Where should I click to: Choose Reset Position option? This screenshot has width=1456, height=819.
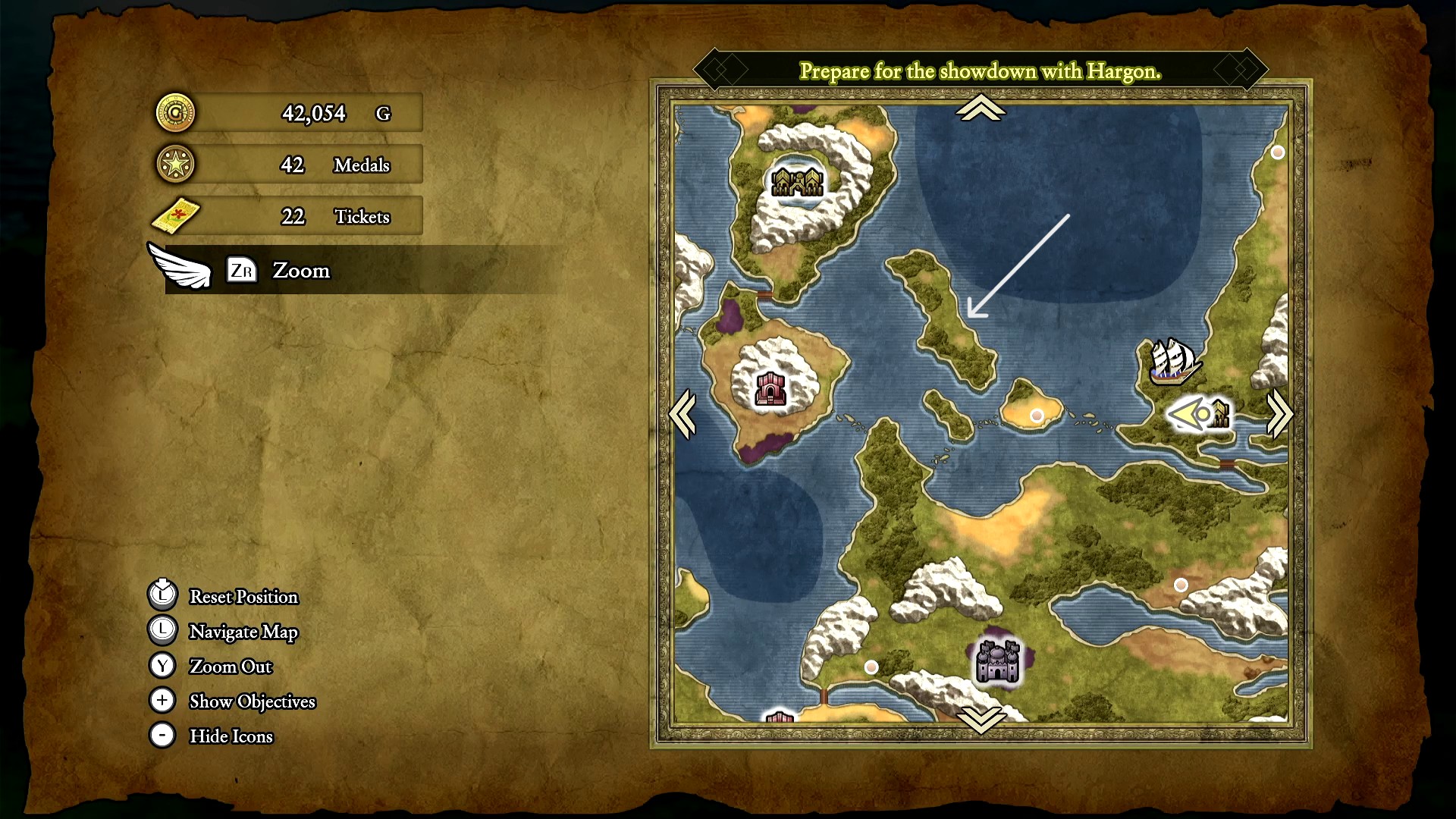[243, 597]
